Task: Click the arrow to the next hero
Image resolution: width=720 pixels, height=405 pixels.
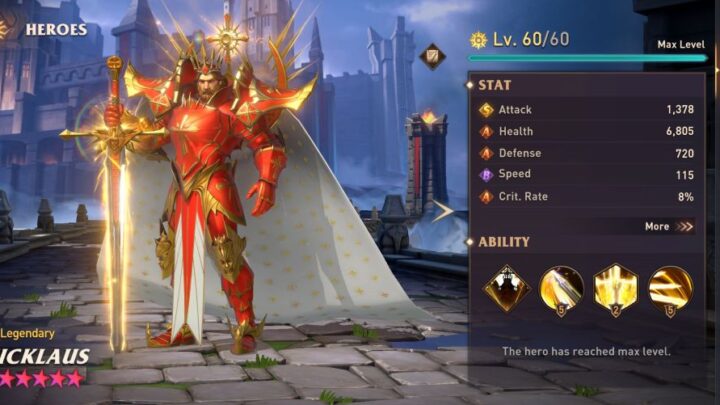Action: tap(442, 211)
